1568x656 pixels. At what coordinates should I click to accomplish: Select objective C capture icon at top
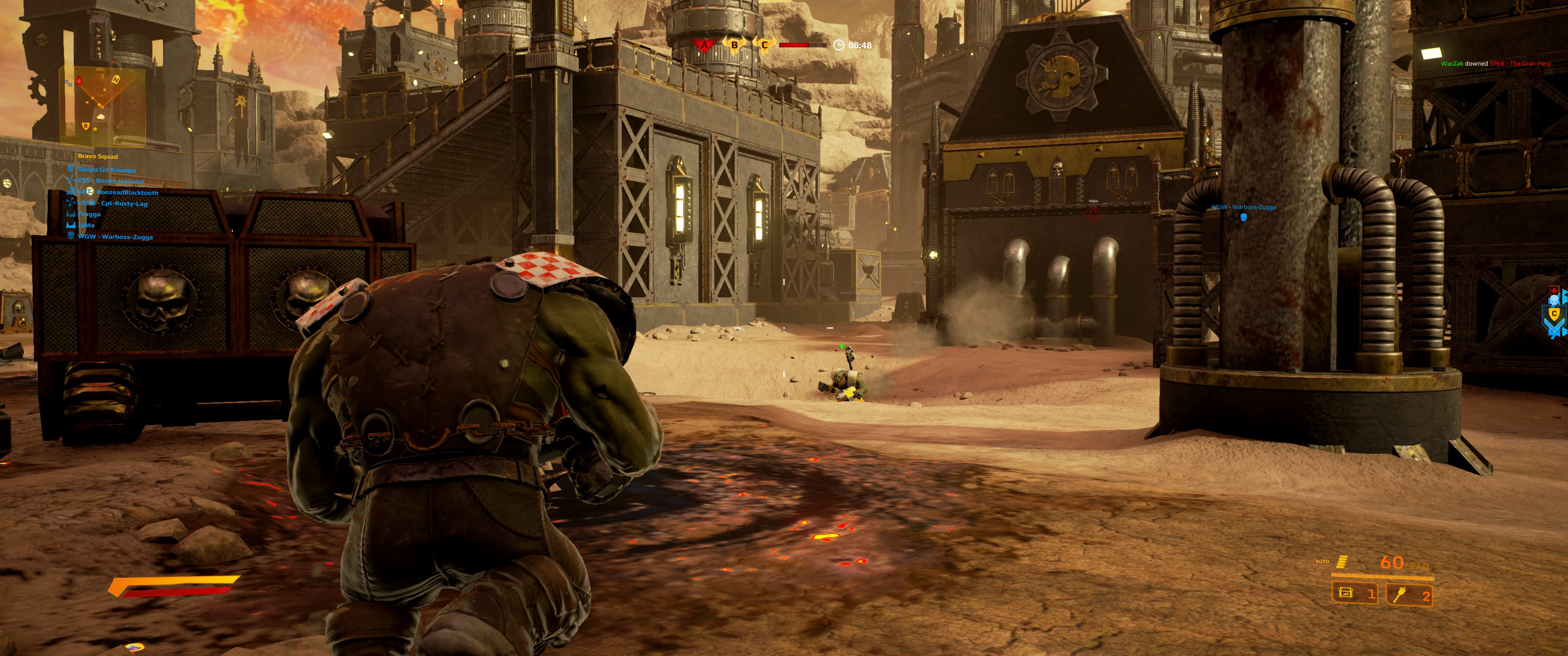point(764,45)
